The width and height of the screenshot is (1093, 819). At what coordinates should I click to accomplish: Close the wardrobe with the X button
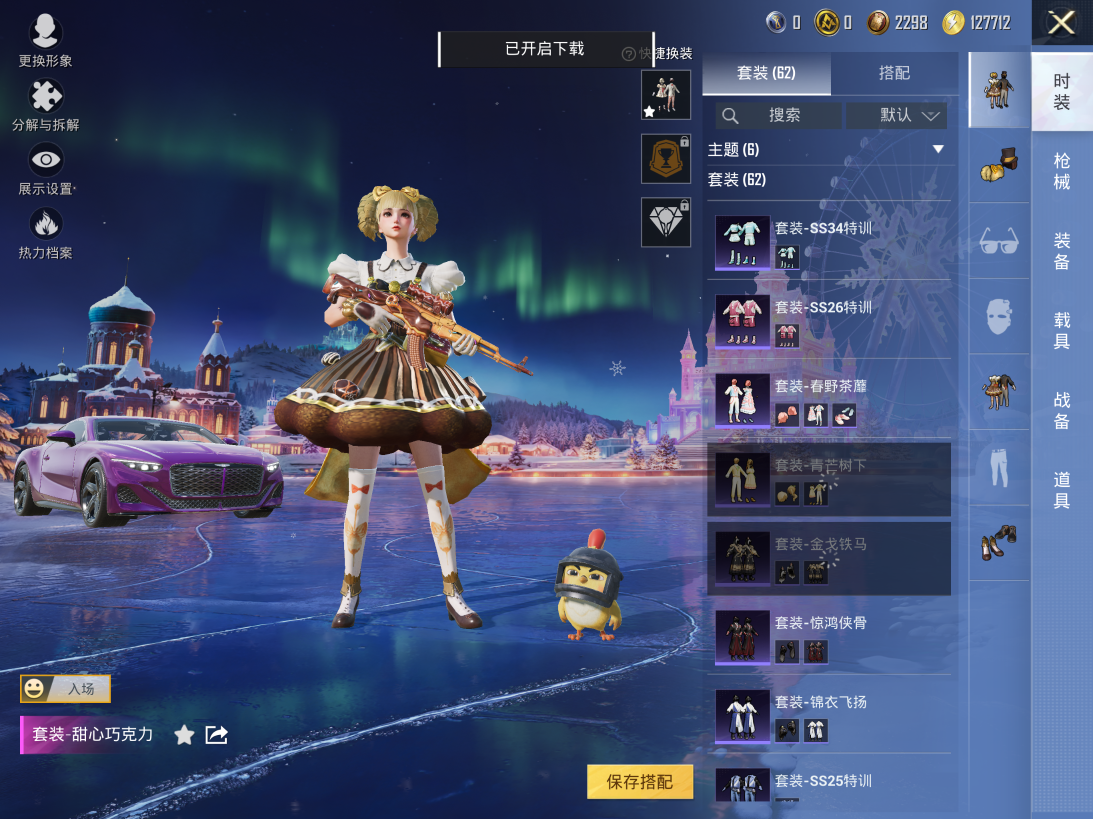(1061, 23)
